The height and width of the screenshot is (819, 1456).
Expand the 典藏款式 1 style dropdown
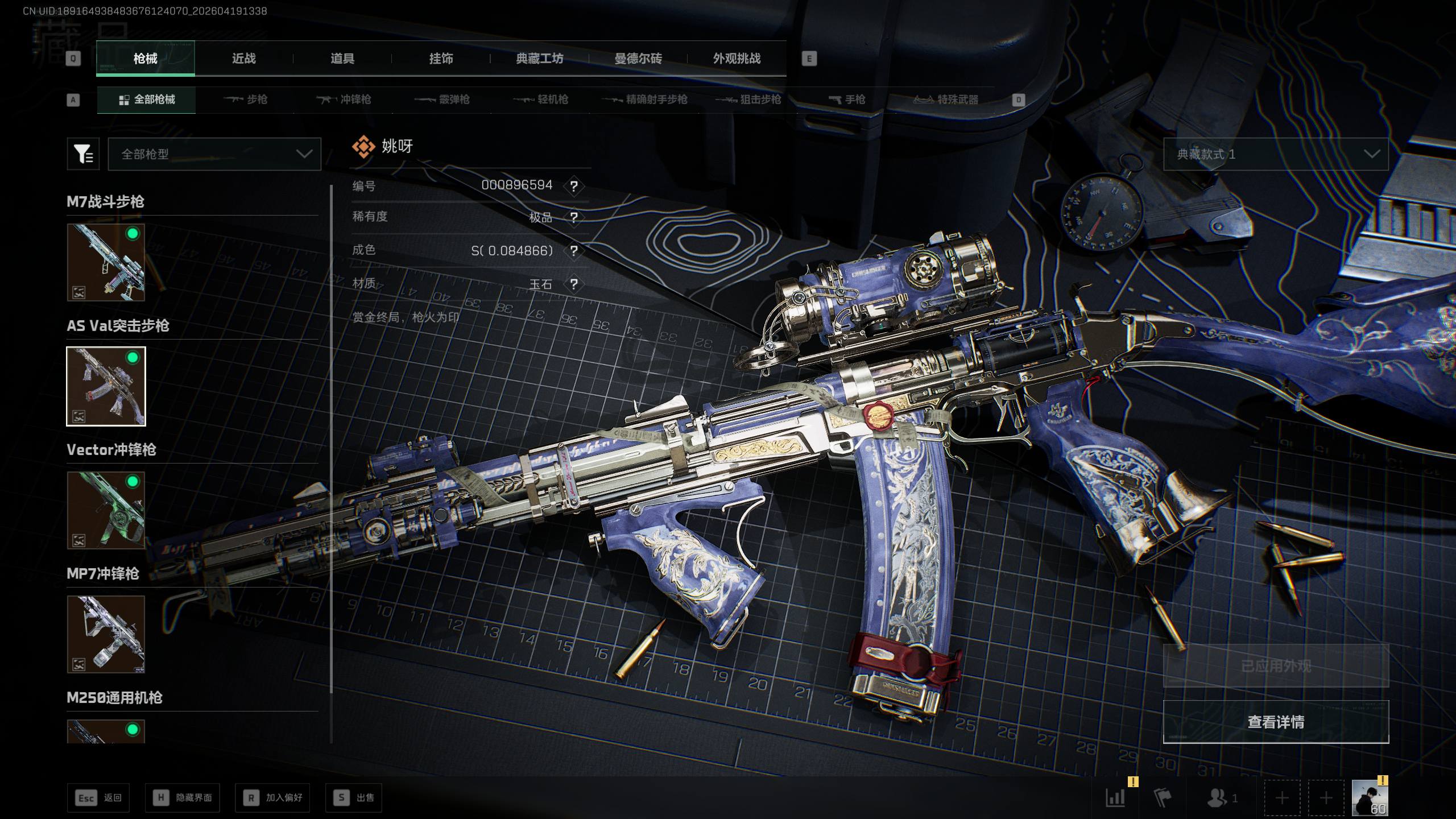(x=1275, y=154)
